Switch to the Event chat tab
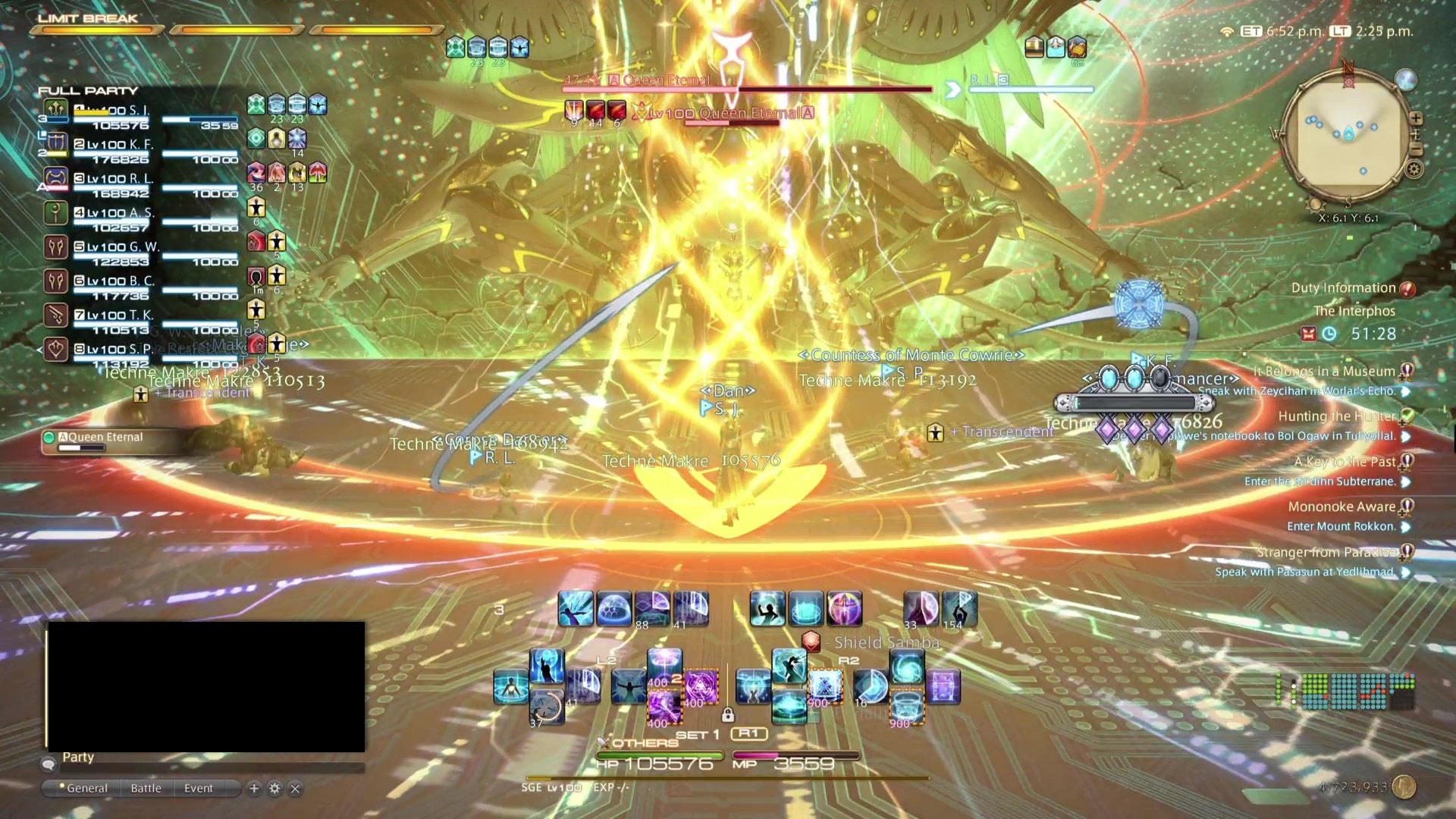Image resolution: width=1456 pixels, height=819 pixels. [199, 788]
